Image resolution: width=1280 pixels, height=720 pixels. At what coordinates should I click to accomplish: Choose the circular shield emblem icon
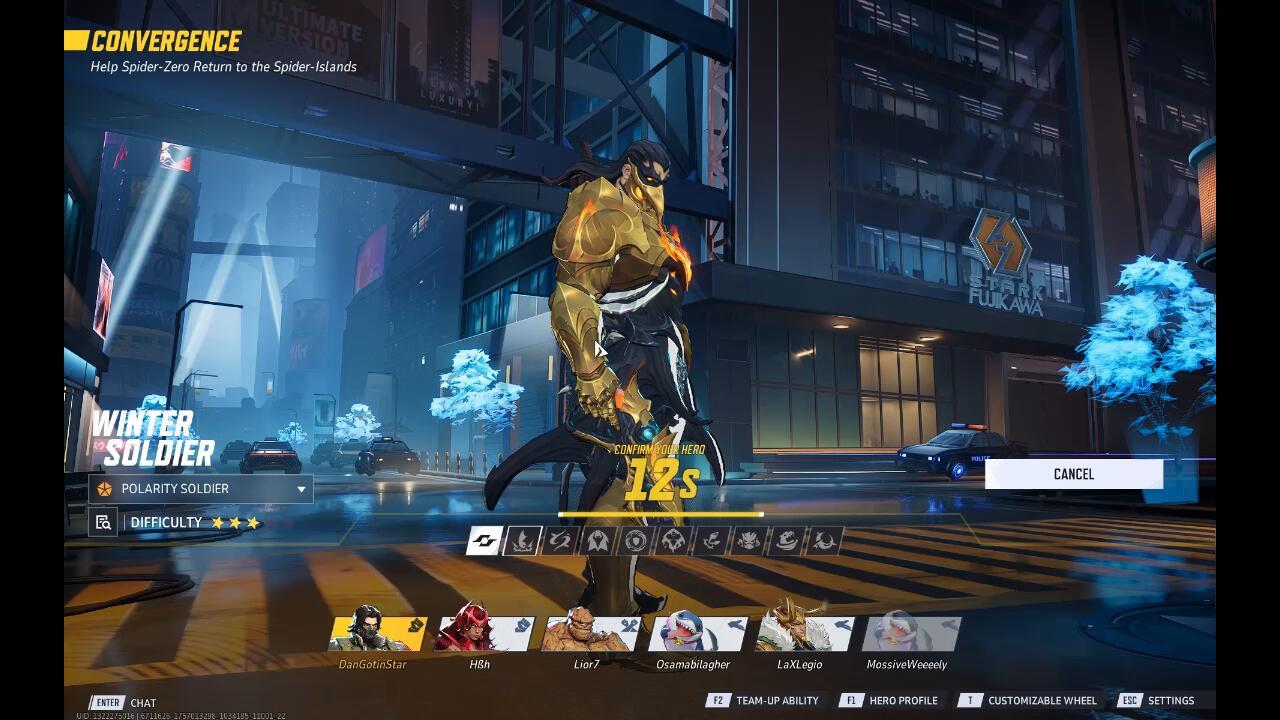[x=635, y=541]
